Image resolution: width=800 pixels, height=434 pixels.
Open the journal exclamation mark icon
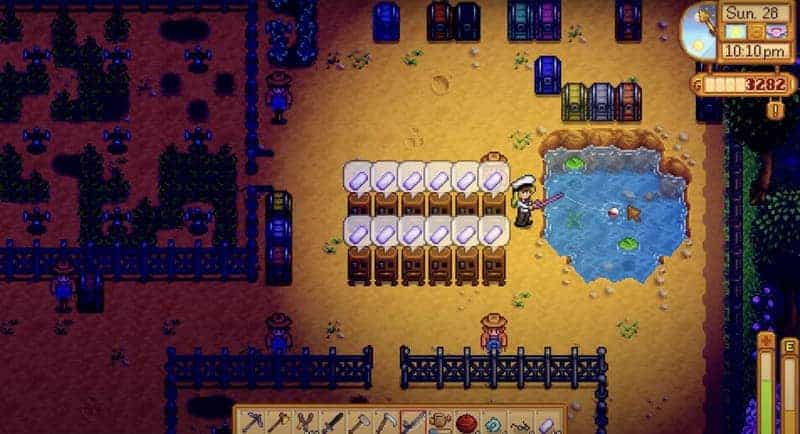(x=775, y=108)
